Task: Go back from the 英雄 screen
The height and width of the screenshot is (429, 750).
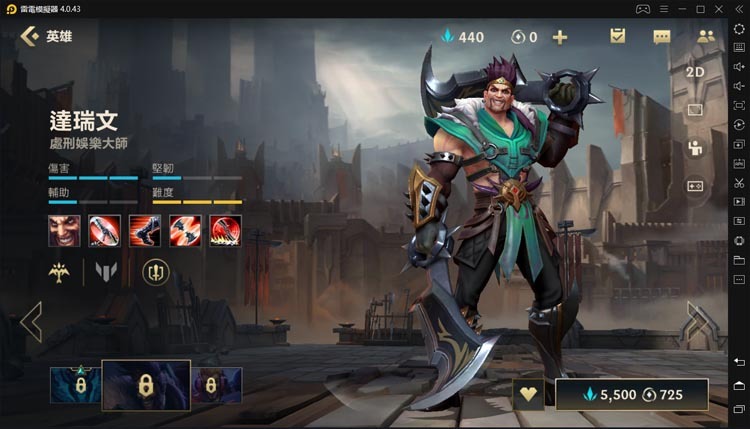Action: click(30, 37)
